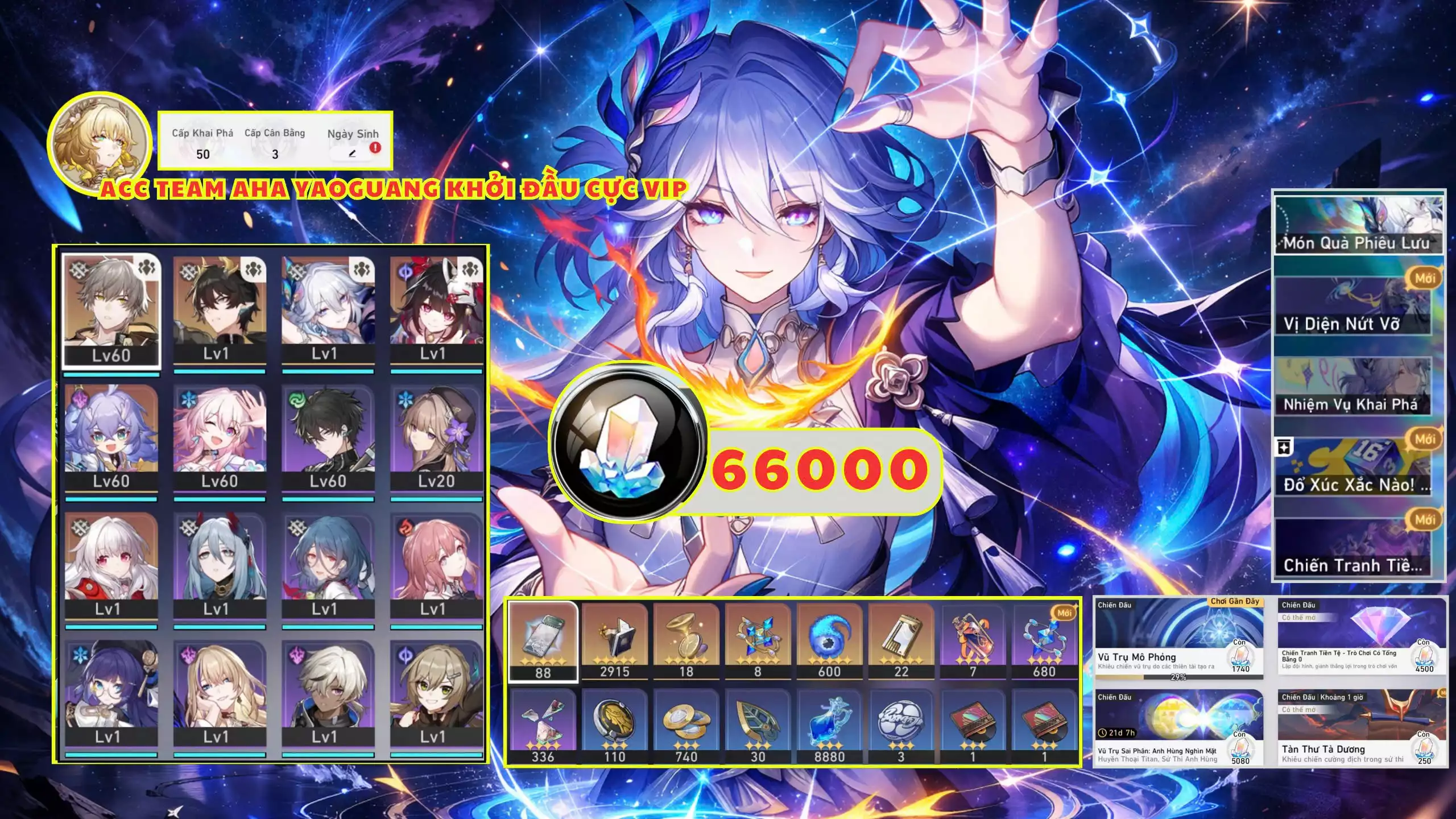
Task: Choose the white-haired Clara tile
Action: 111,566
